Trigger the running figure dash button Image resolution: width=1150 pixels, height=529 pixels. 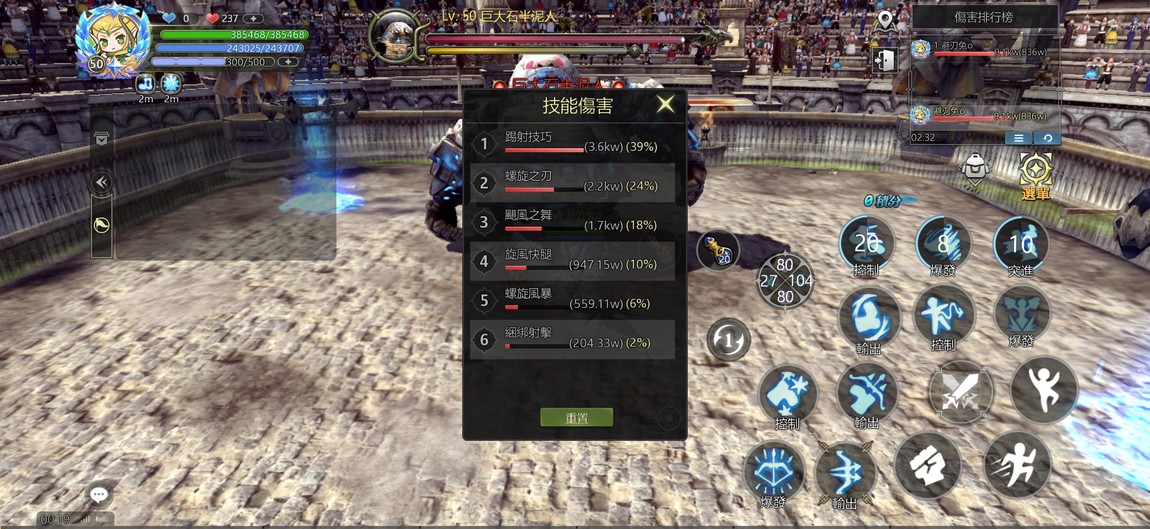1017,465
